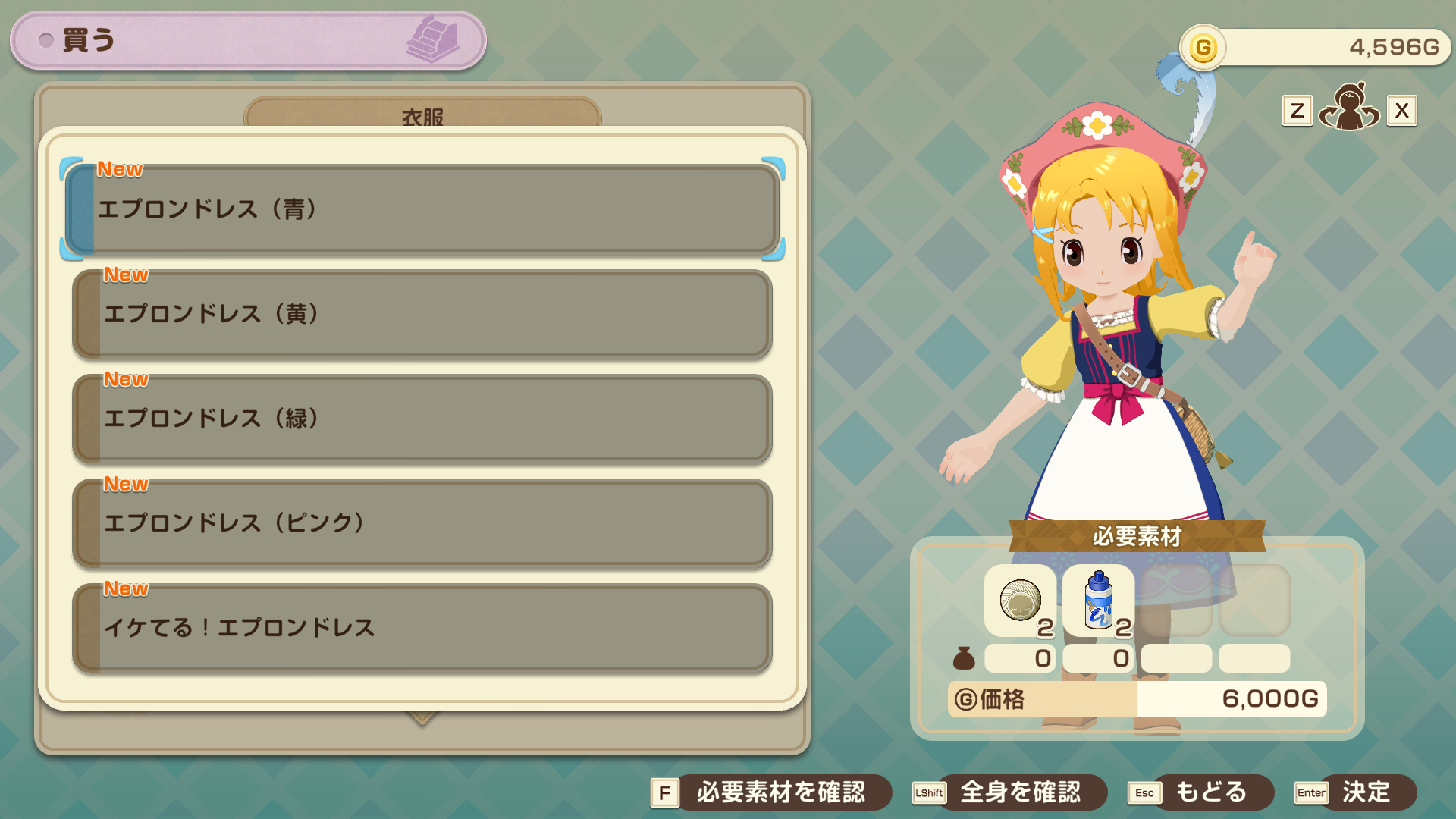Screen dimensions: 1456x819
Task: Click the money bag icon in materials panel
Action: click(964, 658)
